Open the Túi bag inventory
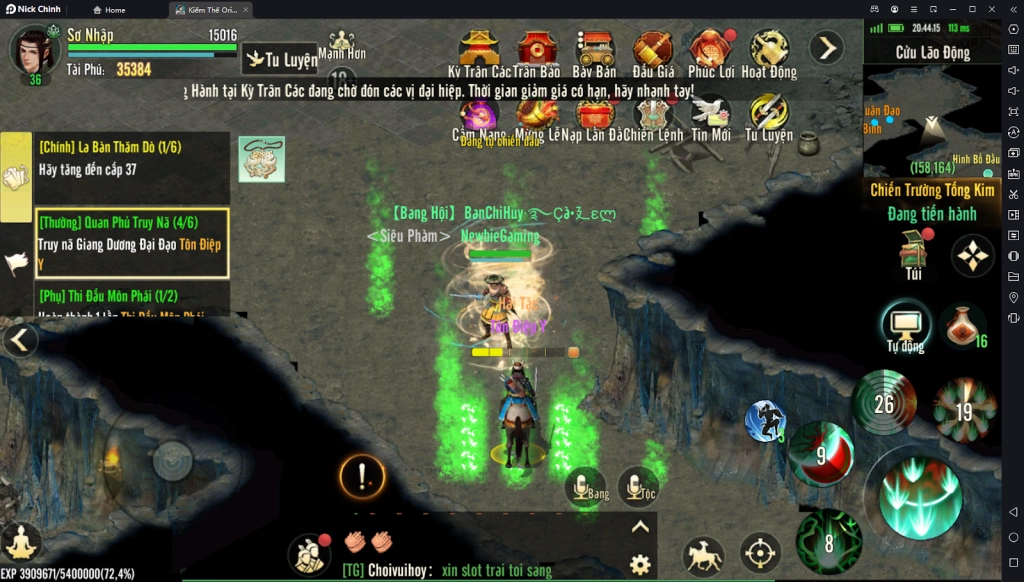The image size is (1024, 582). tap(912, 254)
